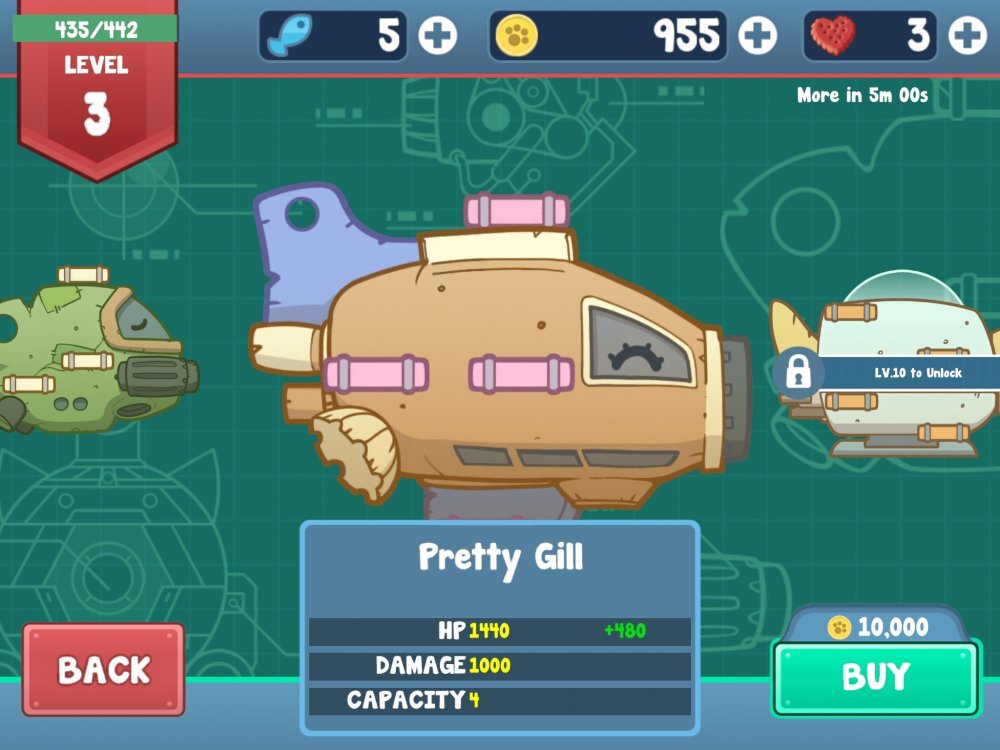Buy the Pretty Gill submarine
The image size is (1000, 750).
875,677
